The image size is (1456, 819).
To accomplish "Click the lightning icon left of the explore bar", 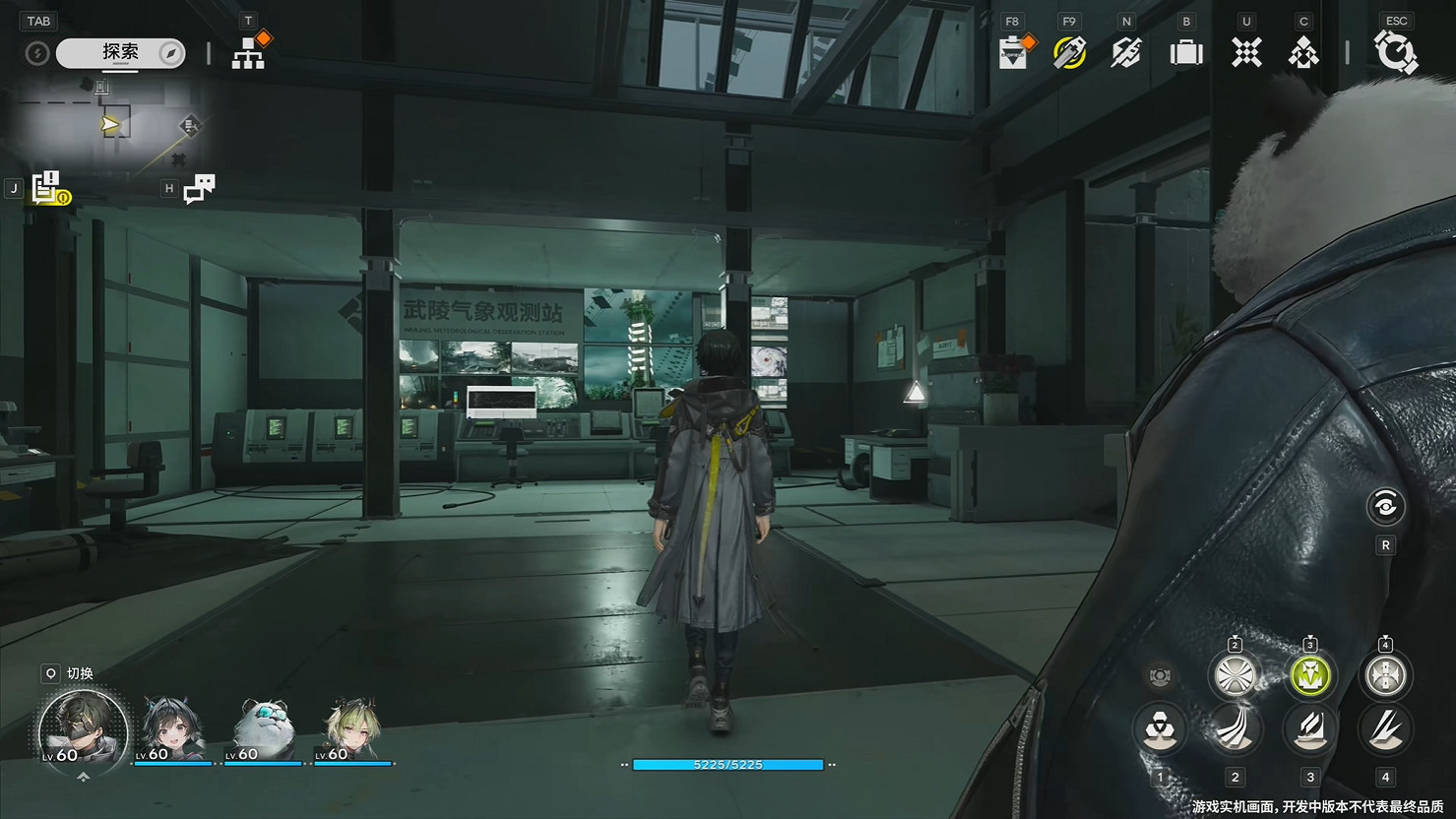I will tap(37, 53).
